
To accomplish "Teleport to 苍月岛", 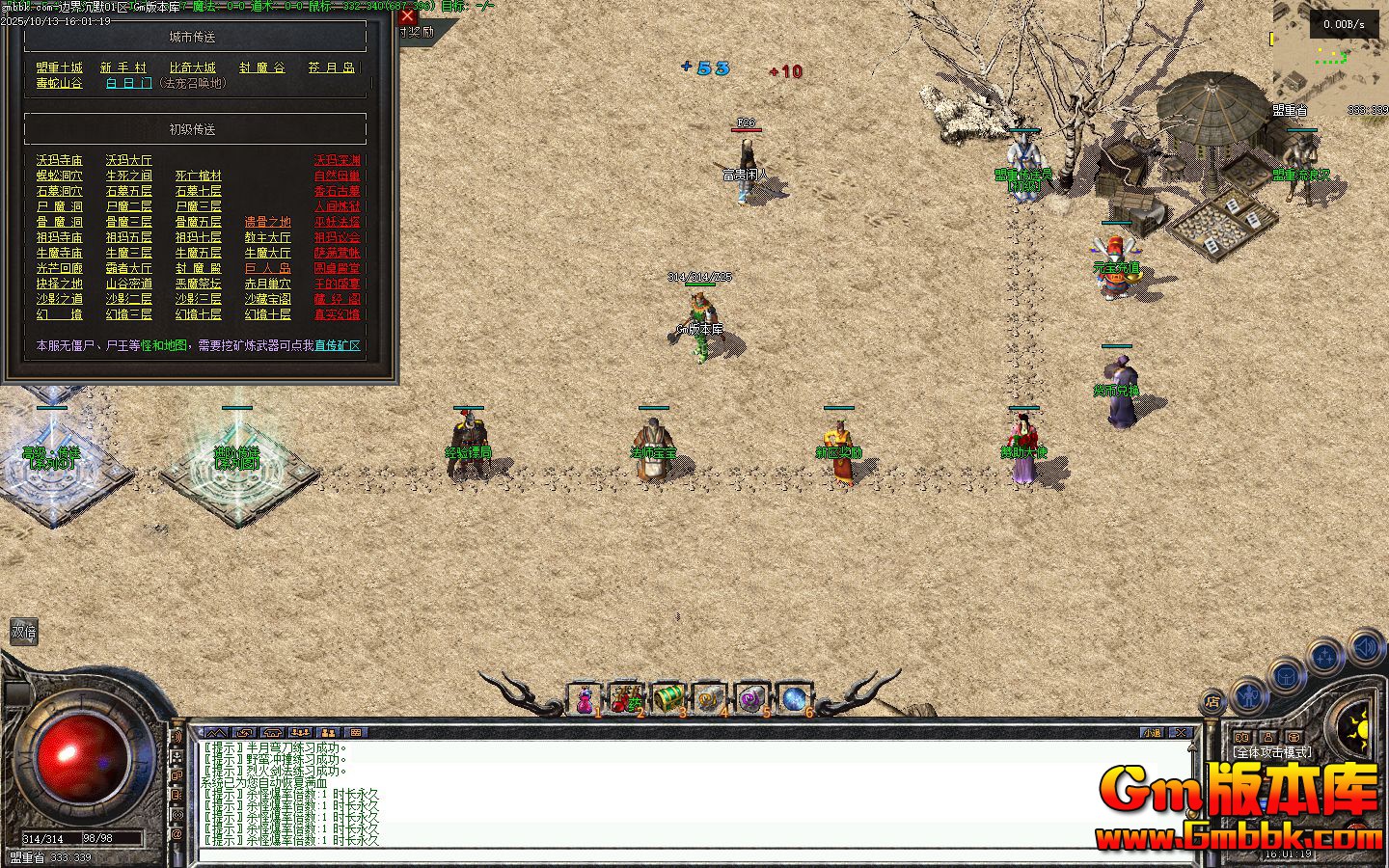I will click(332, 68).
